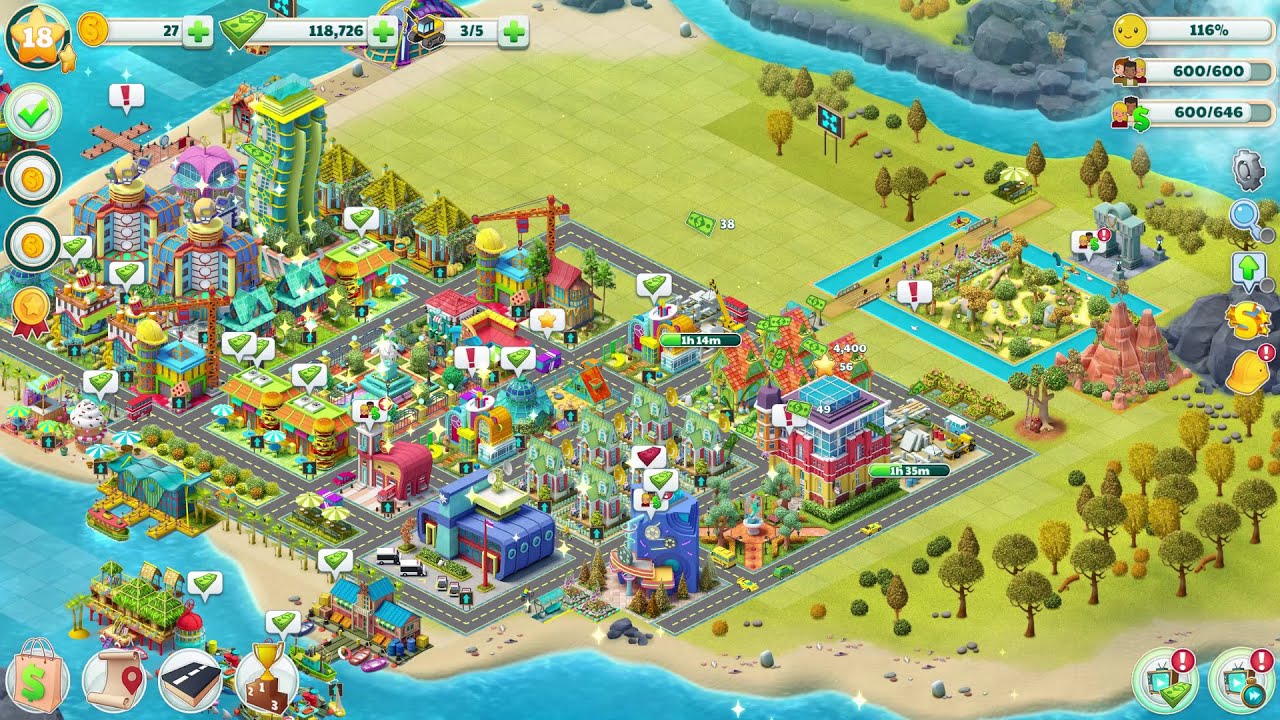This screenshot has height=720, width=1280.
Task: Buy coins with the green plus button
Action: [194, 29]
